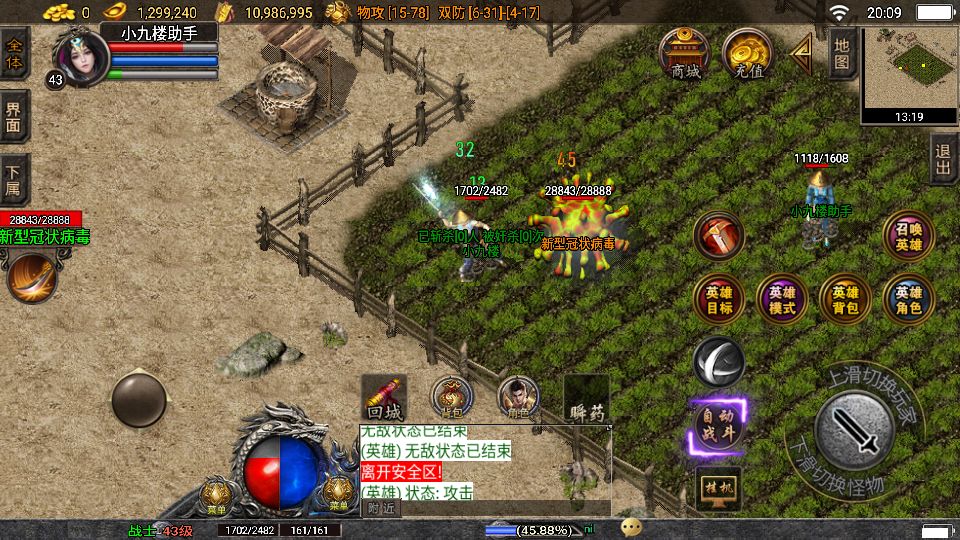Select the 瞬药 instant potion slot
Viewport: 960px width, 540px height.
[x=586, y=398]
